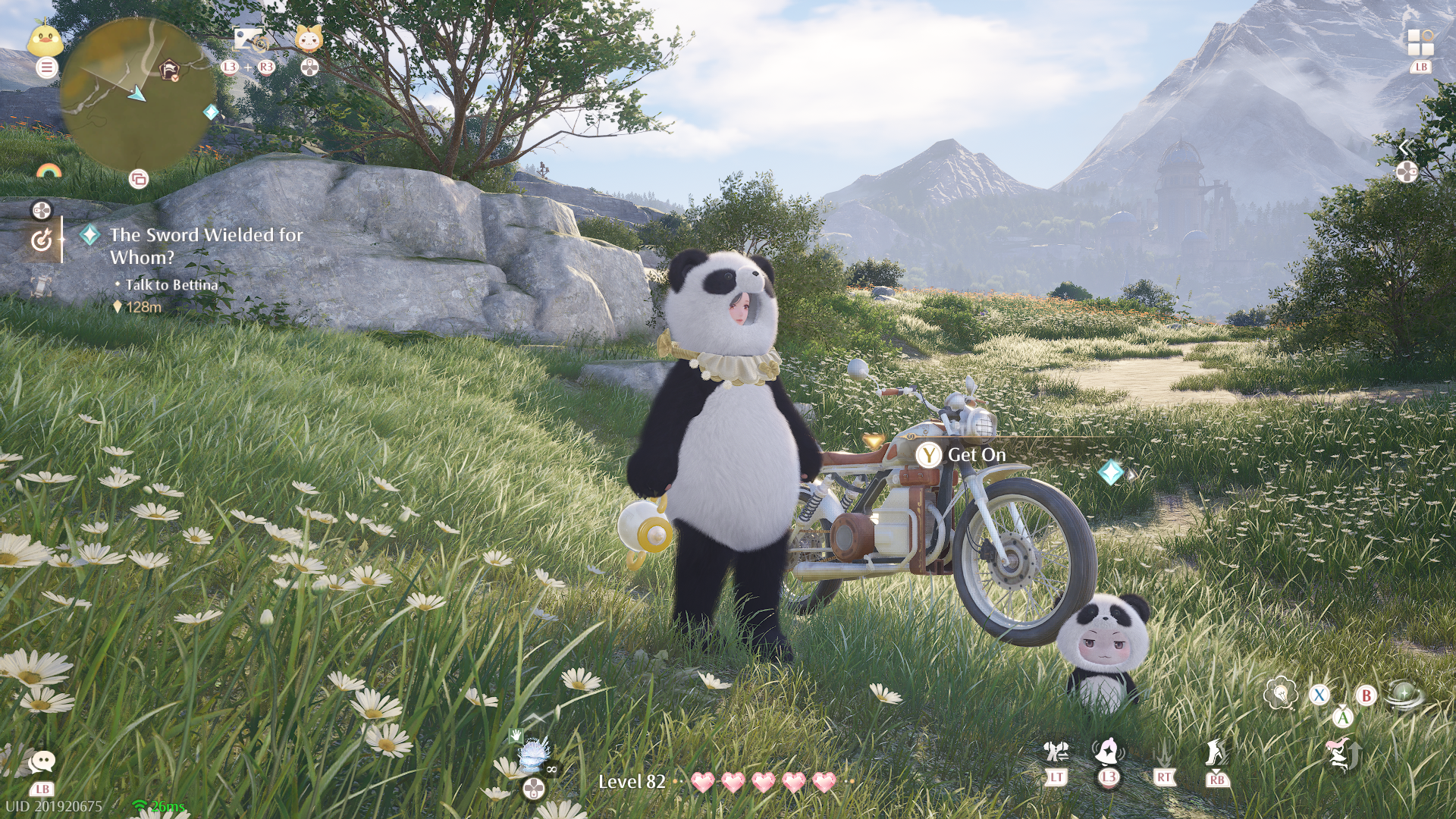
Task: Activate the outfit swap ability icon
Action: point(1056,752)
